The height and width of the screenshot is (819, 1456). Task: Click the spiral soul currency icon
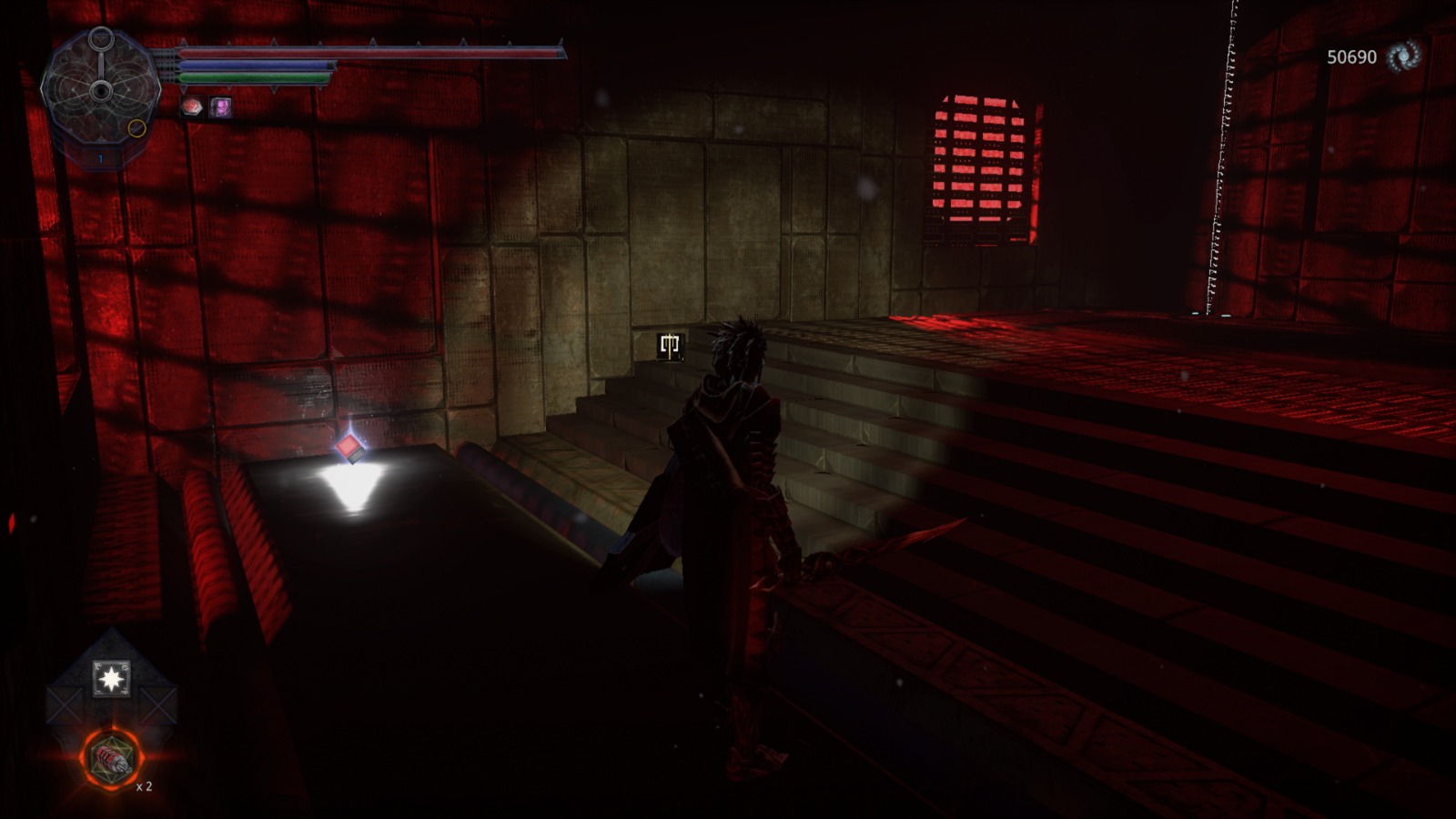pos(1406,57)
